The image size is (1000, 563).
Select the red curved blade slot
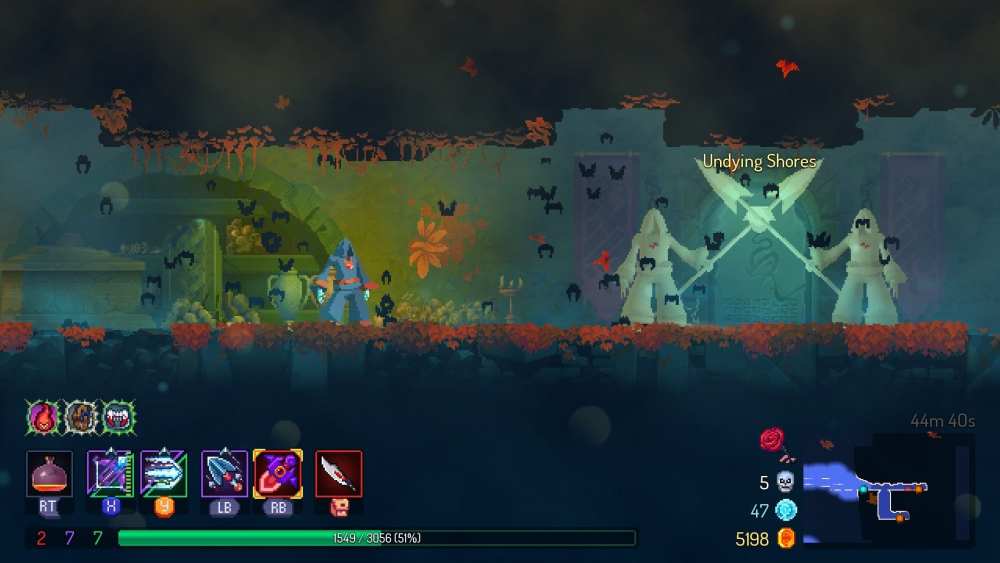[x=339, y=473]
